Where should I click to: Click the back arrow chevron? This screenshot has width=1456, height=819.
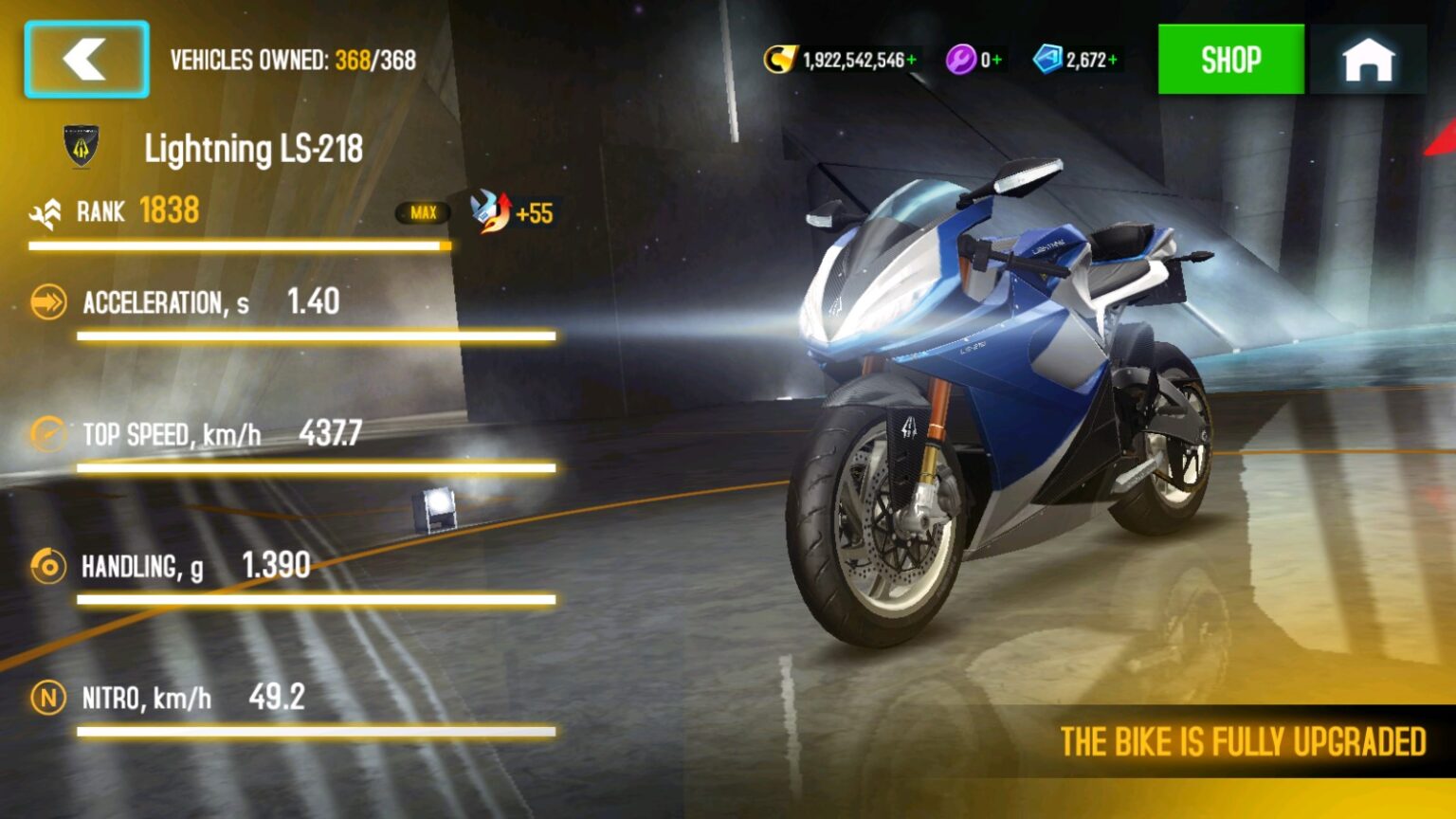pos(85,60)
